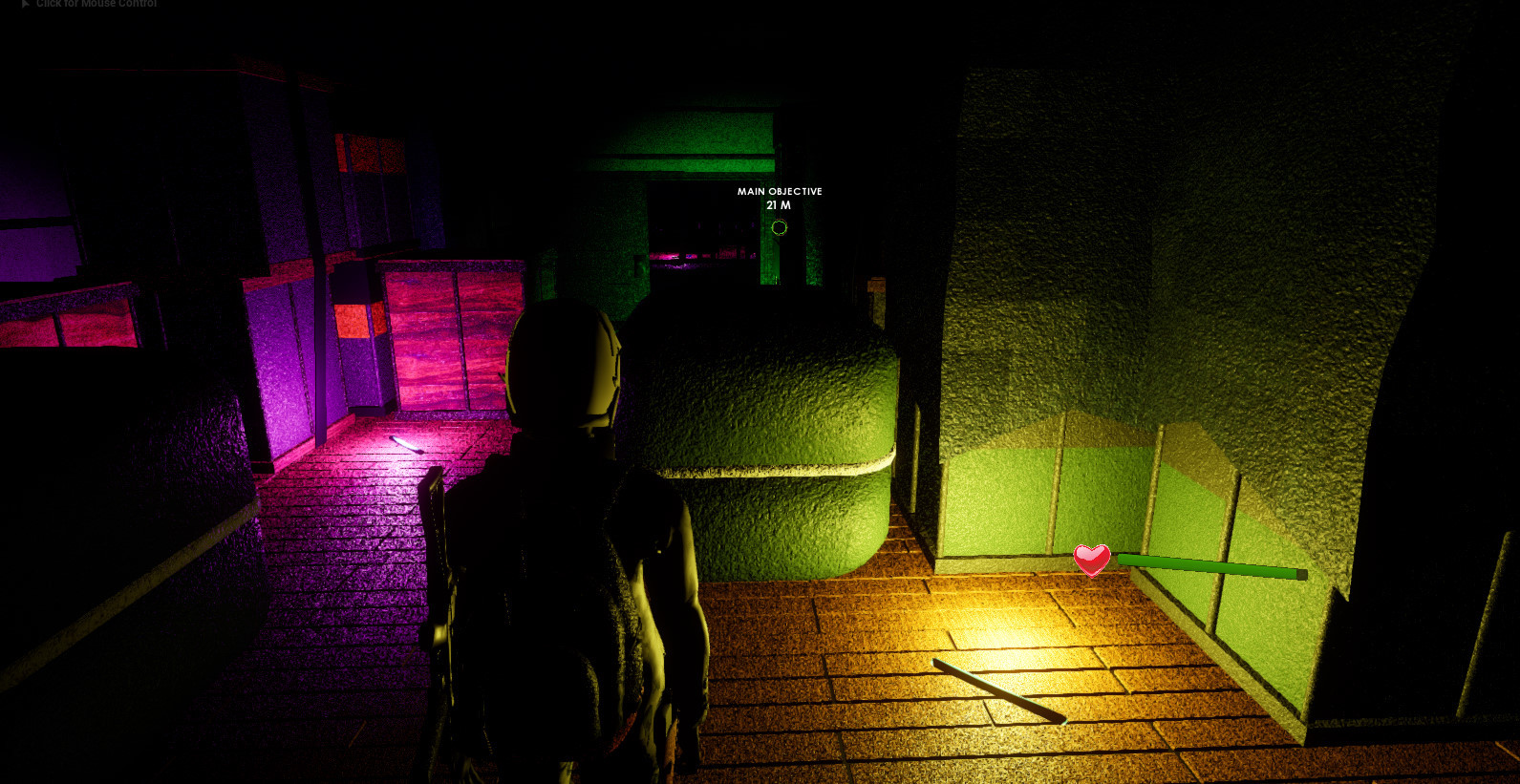Click the heart to toggle health display
Image resolution: width=1520 pixels, height=784 pixels.
pyautogui.click(x=1091, y=562)
